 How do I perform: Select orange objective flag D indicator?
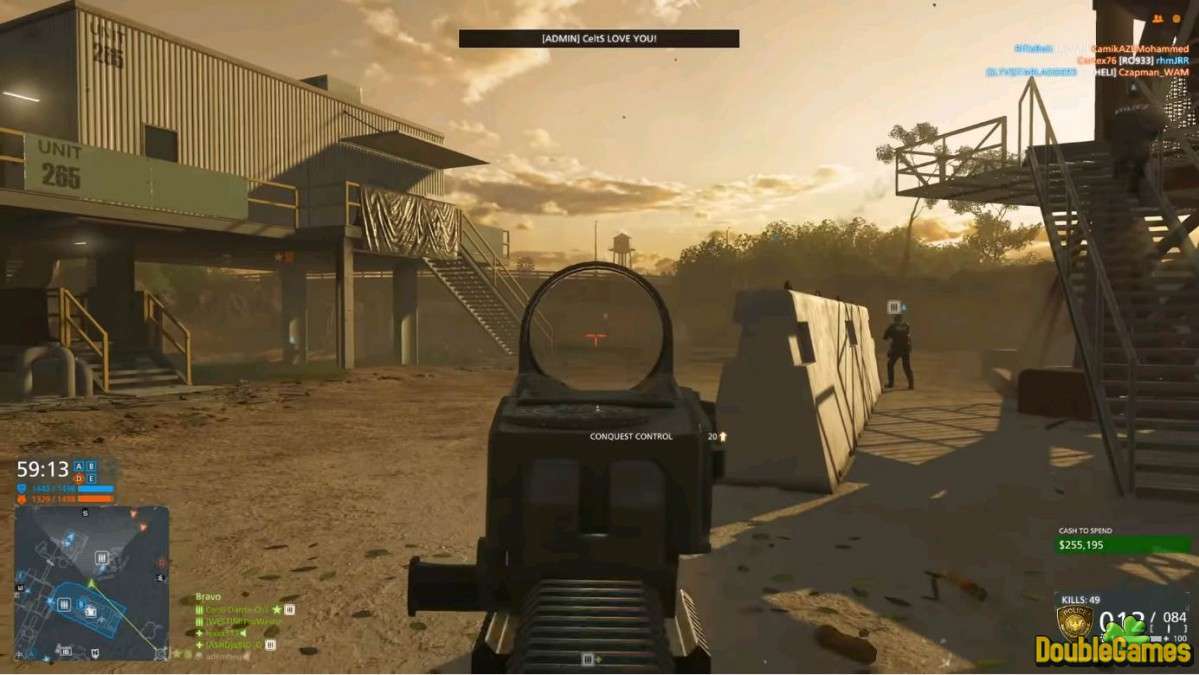[79, 478]
